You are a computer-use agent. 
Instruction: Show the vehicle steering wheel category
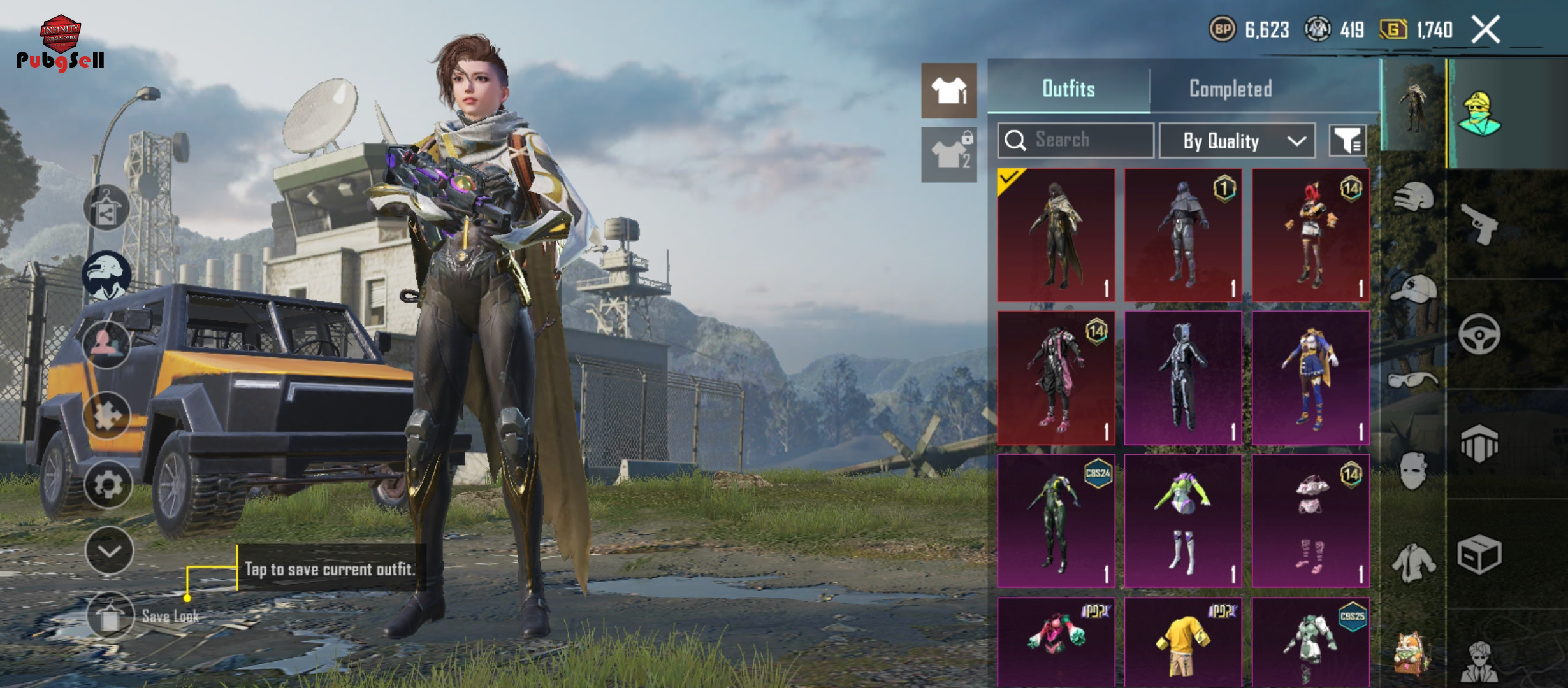pos(1479,334)
